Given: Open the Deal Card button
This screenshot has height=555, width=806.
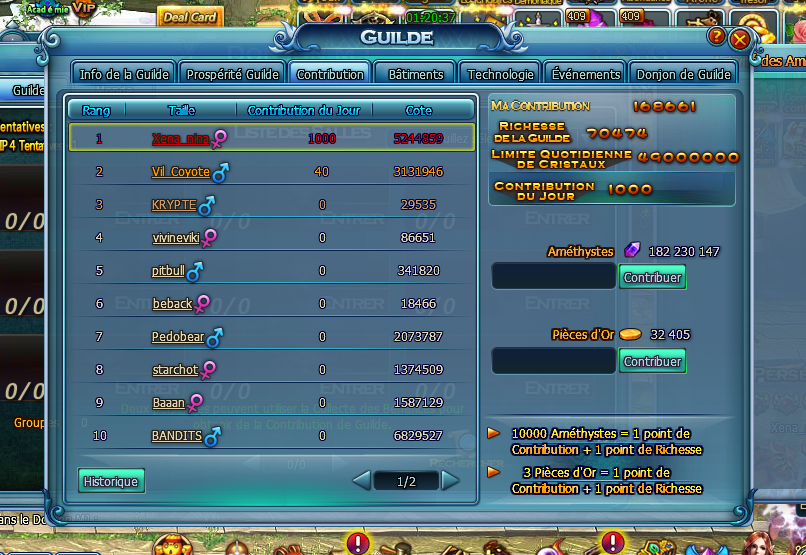Looking at the screenshot, I should 189,17.
